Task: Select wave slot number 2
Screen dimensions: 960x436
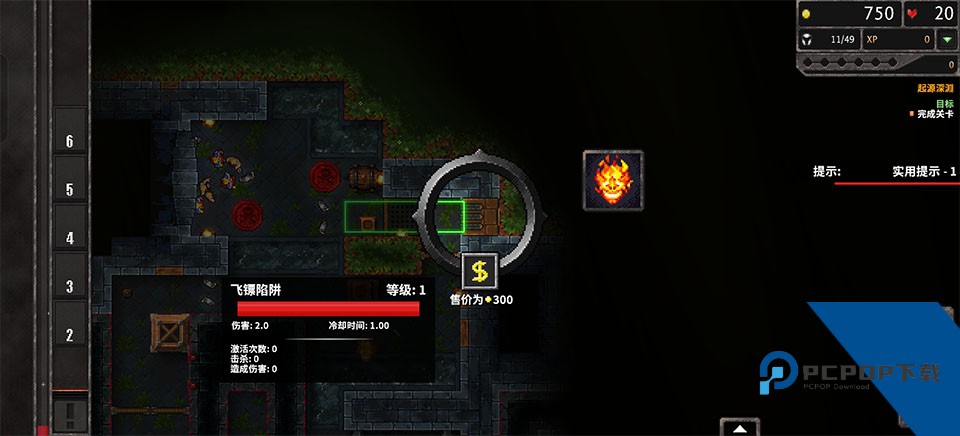Action: pyautogui.click(x=70, y=336)
